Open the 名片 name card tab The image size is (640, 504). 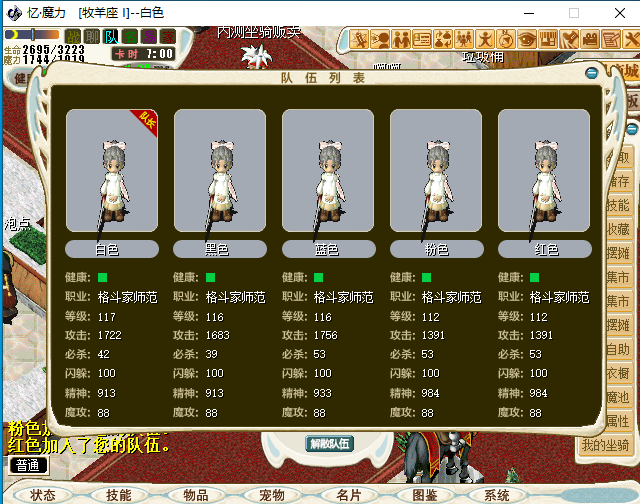coord(348,495)
